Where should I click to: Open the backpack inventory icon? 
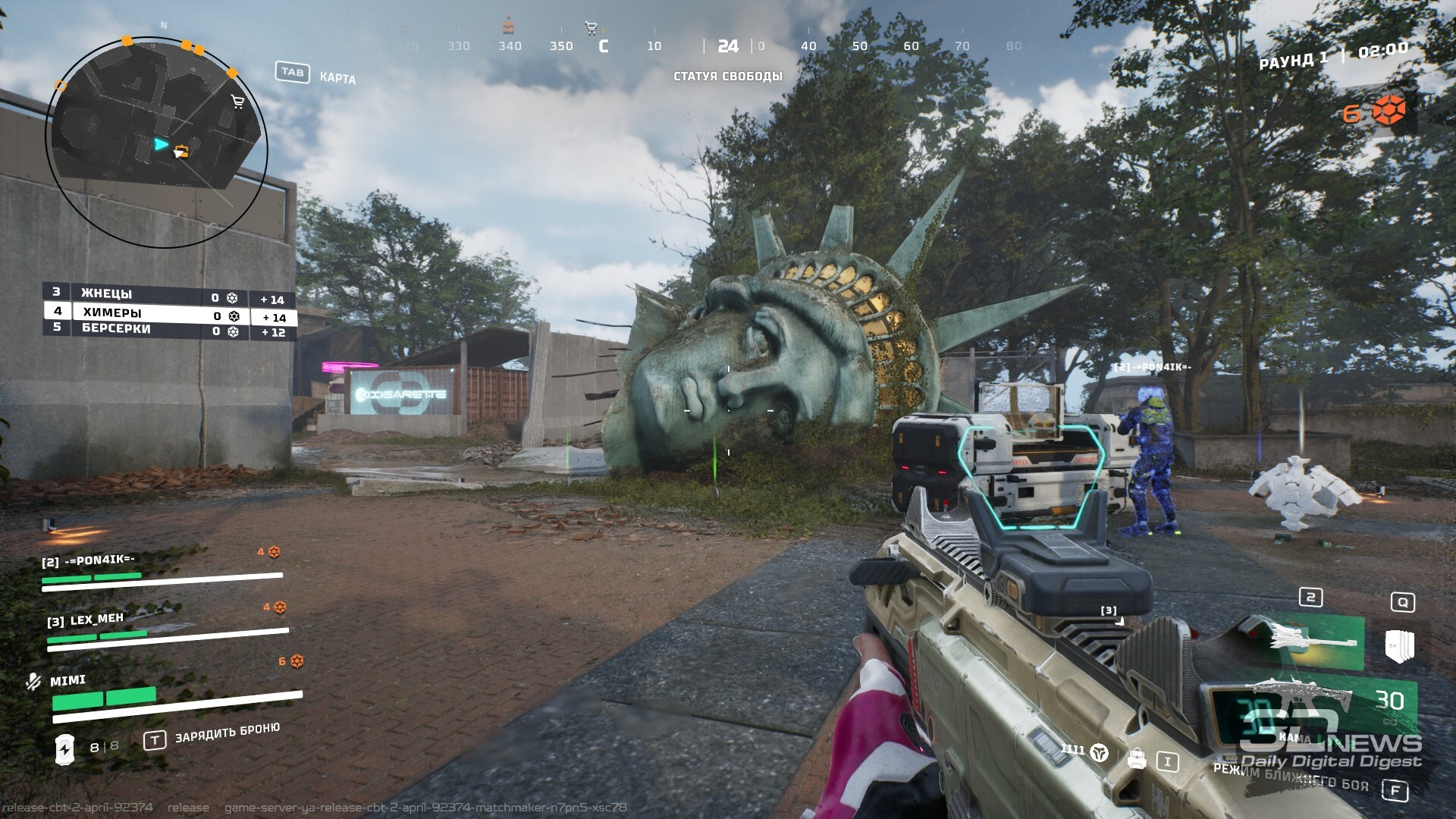coord(1136,758)
